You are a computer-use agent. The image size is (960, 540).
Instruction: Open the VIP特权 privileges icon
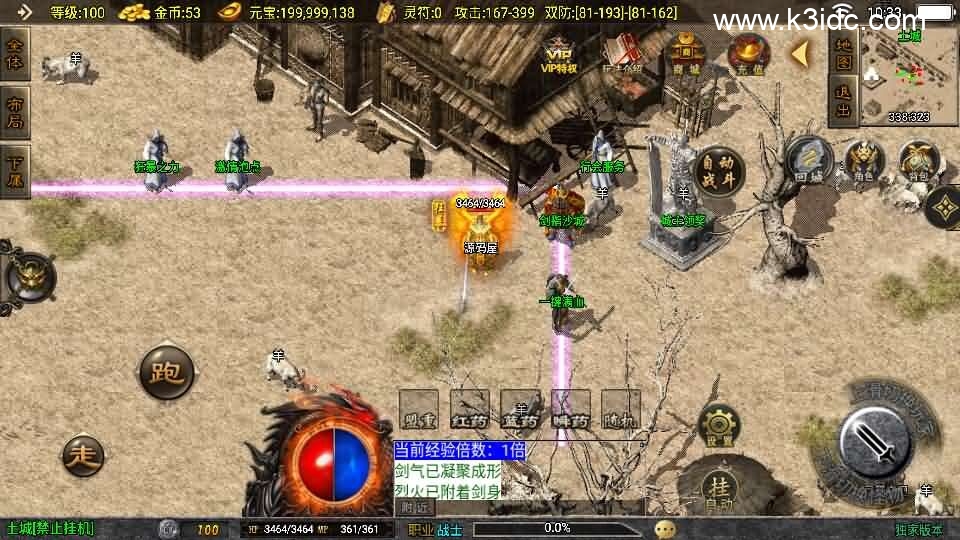click(560, 52)
